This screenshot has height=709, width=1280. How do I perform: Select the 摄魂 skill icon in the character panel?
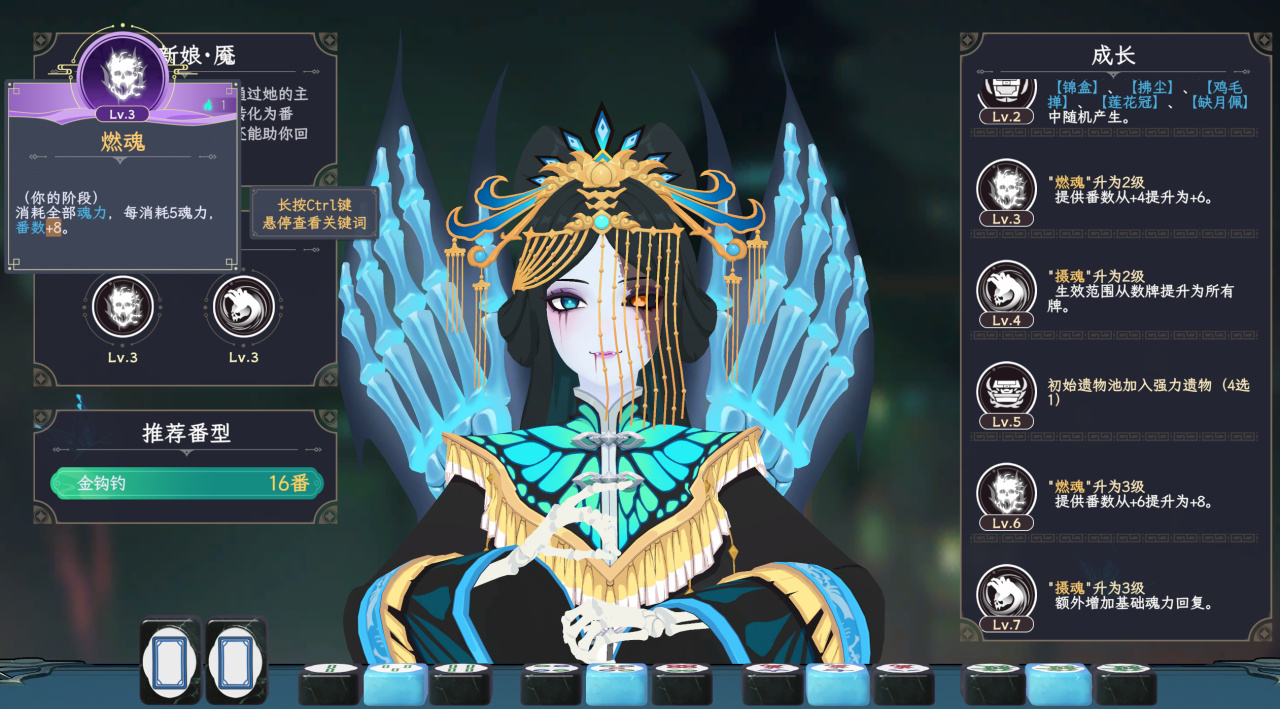(244, 306)
